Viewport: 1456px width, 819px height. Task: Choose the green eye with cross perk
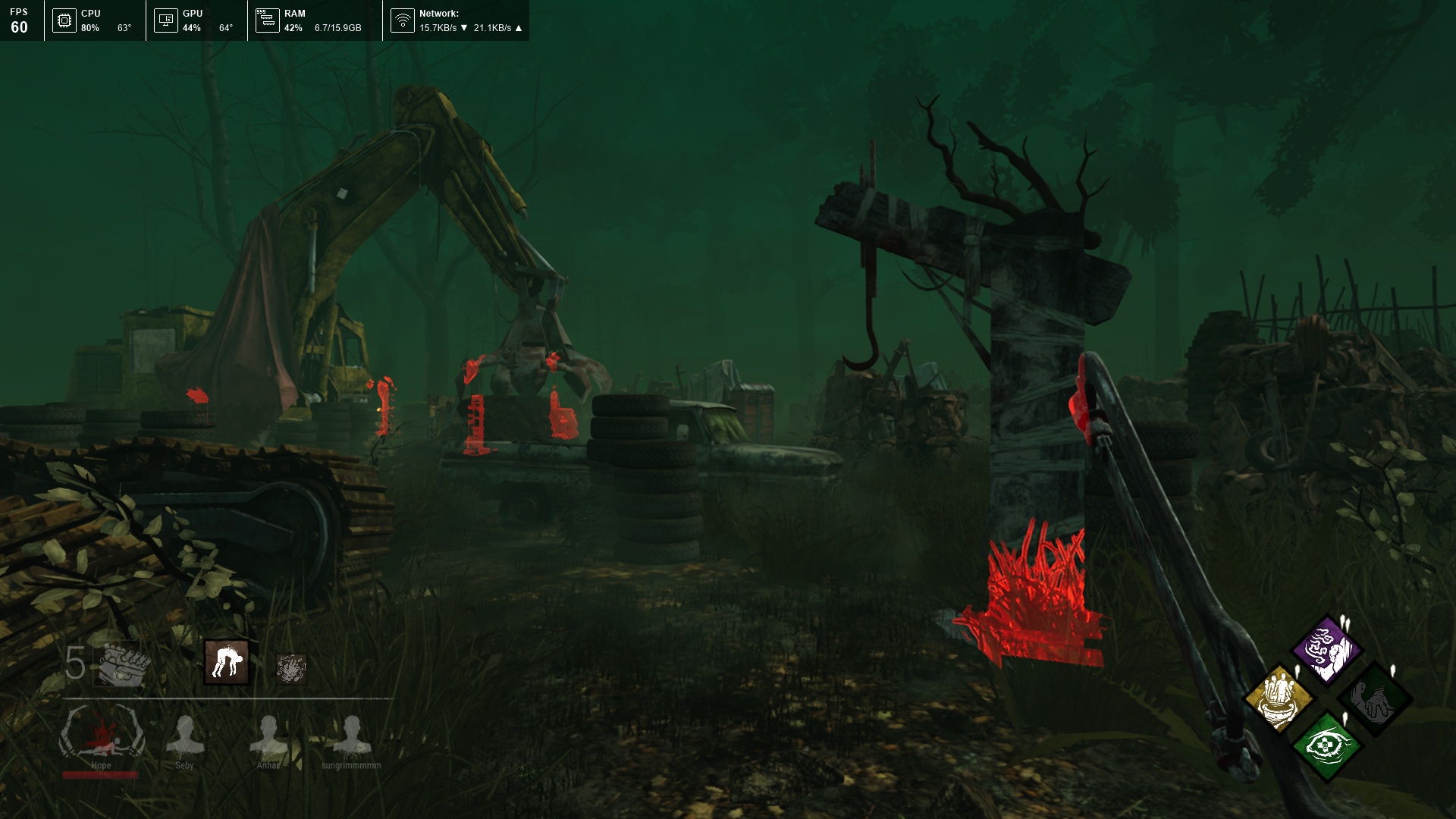(1326, 746)
